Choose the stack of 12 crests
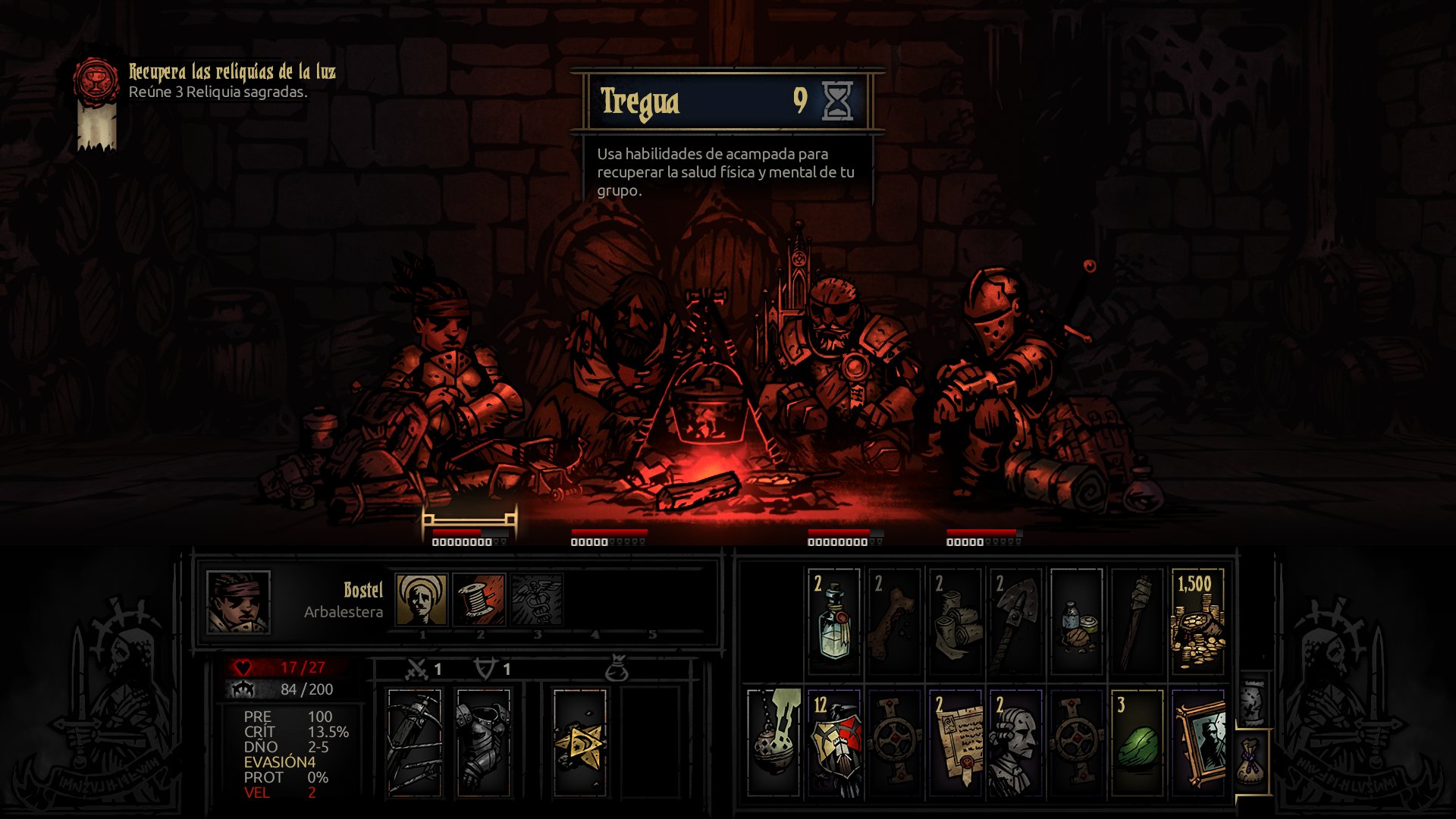Screen dimensions: 1456x819 (833, 742)
